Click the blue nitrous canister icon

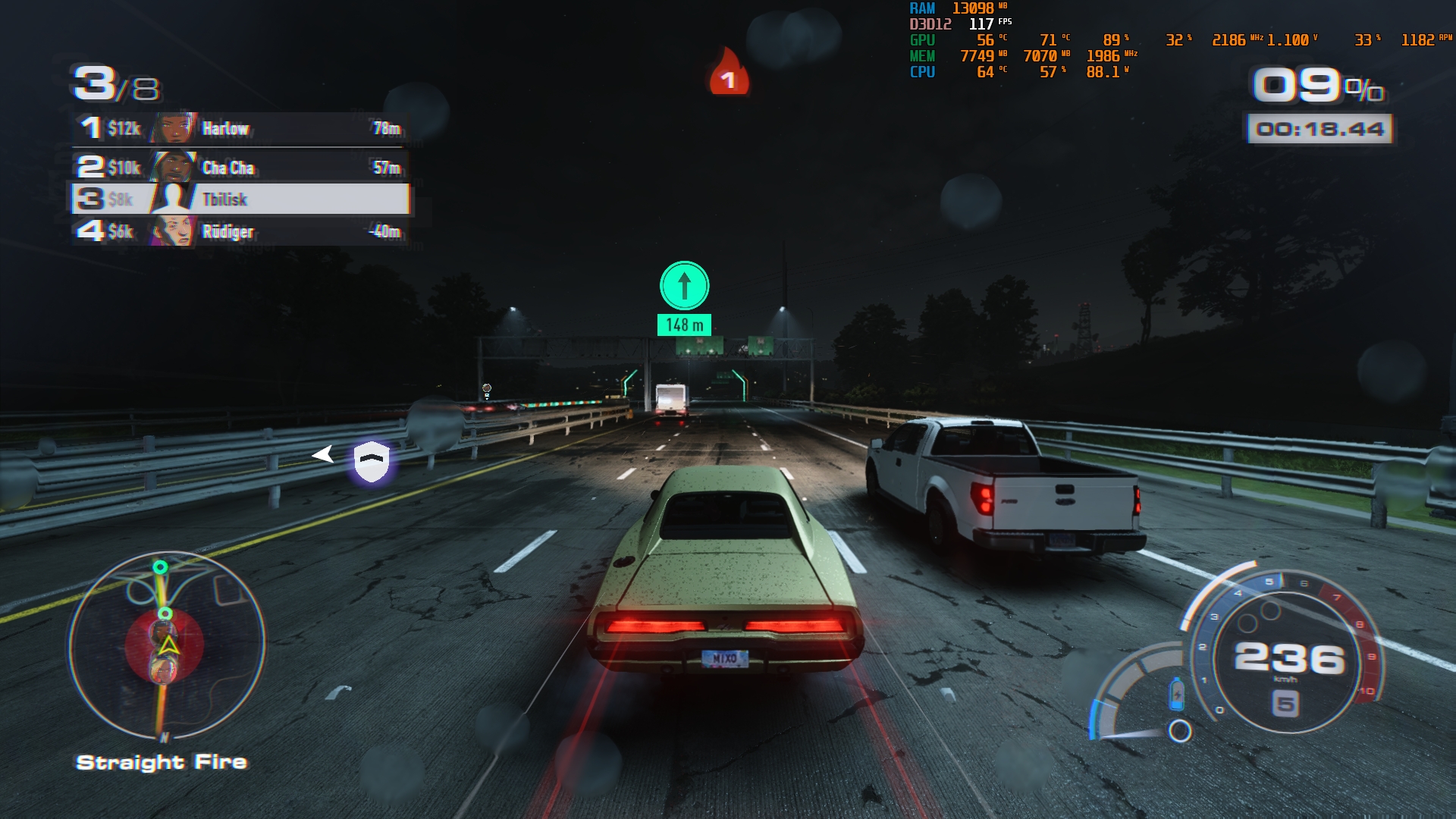1176,693
